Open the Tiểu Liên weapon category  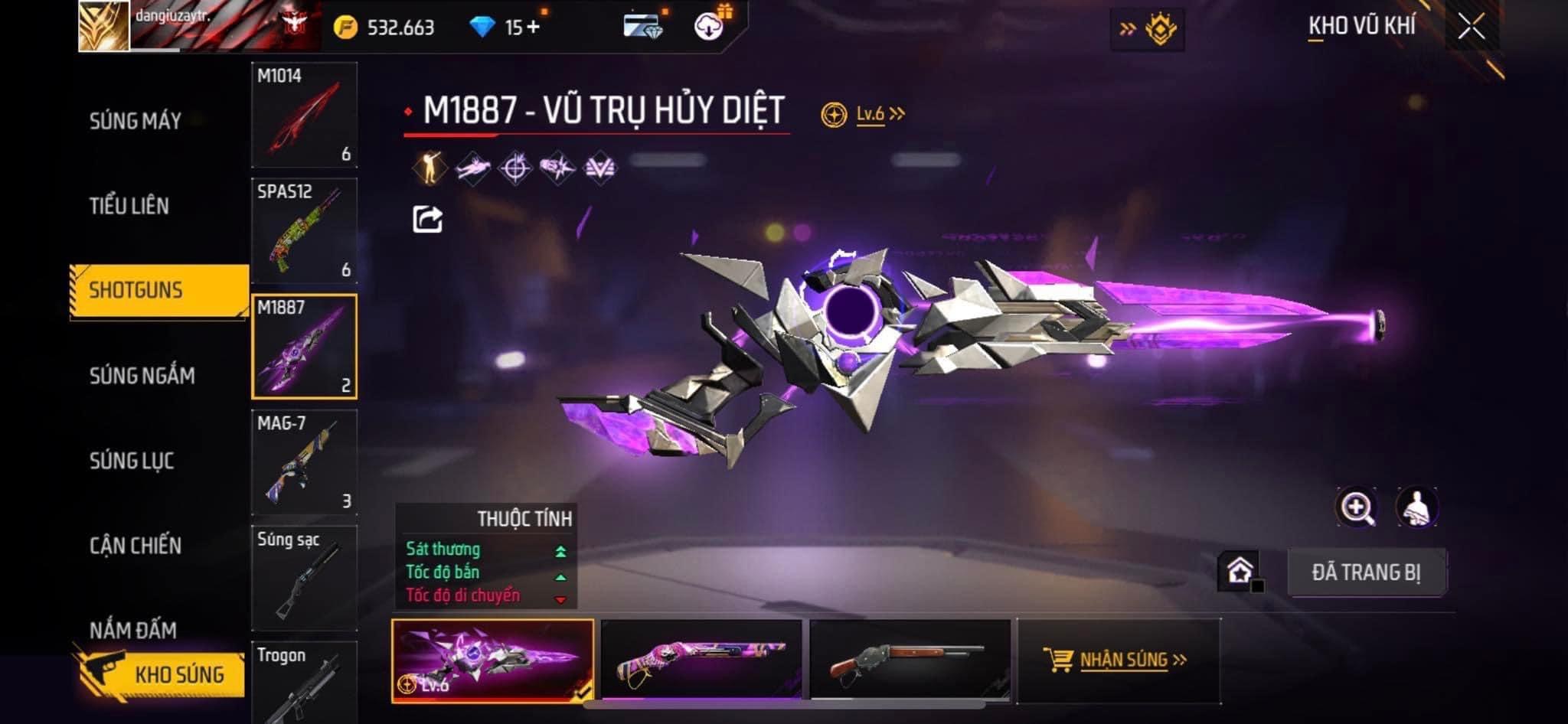(129, 206)
